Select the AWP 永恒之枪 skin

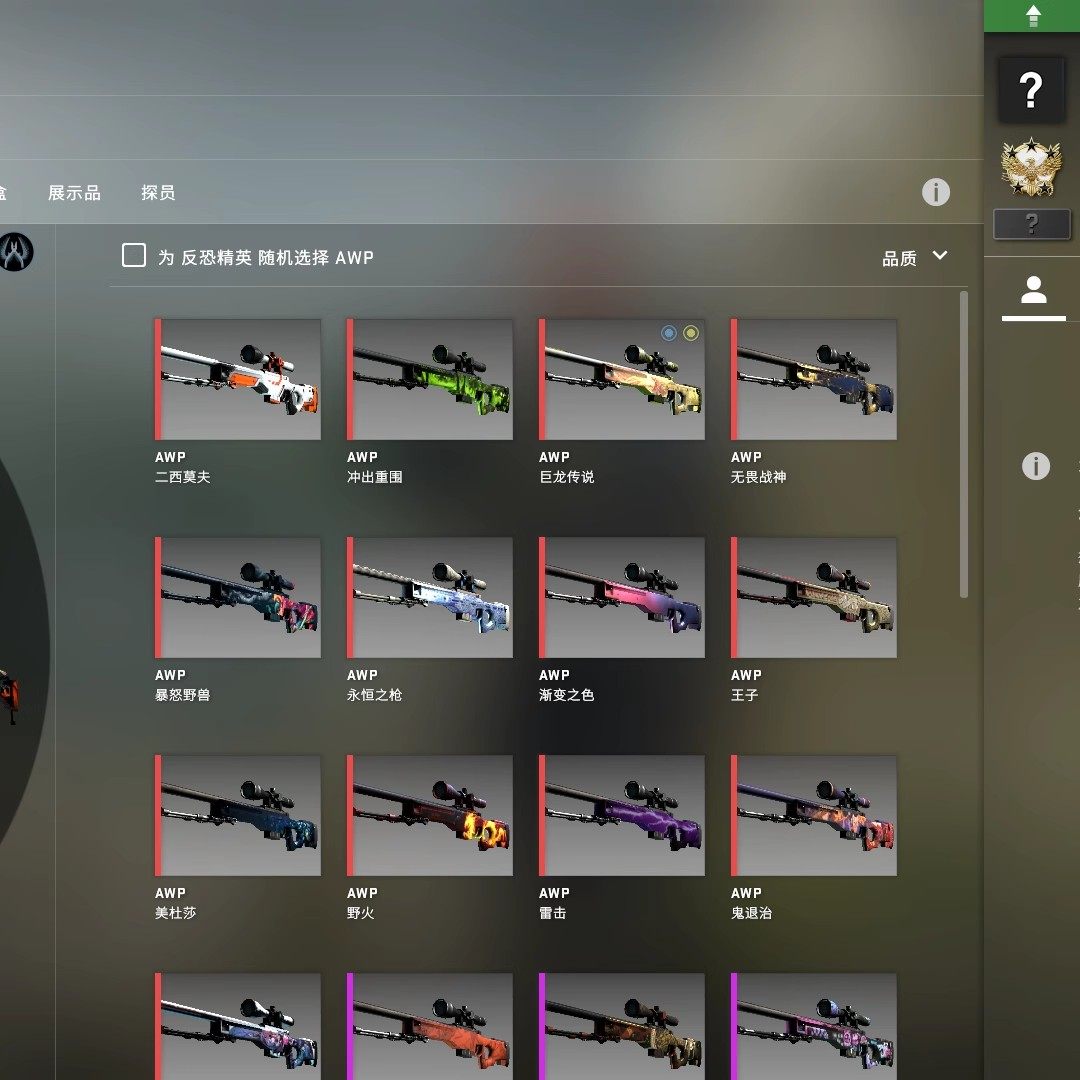coord(430,598)
